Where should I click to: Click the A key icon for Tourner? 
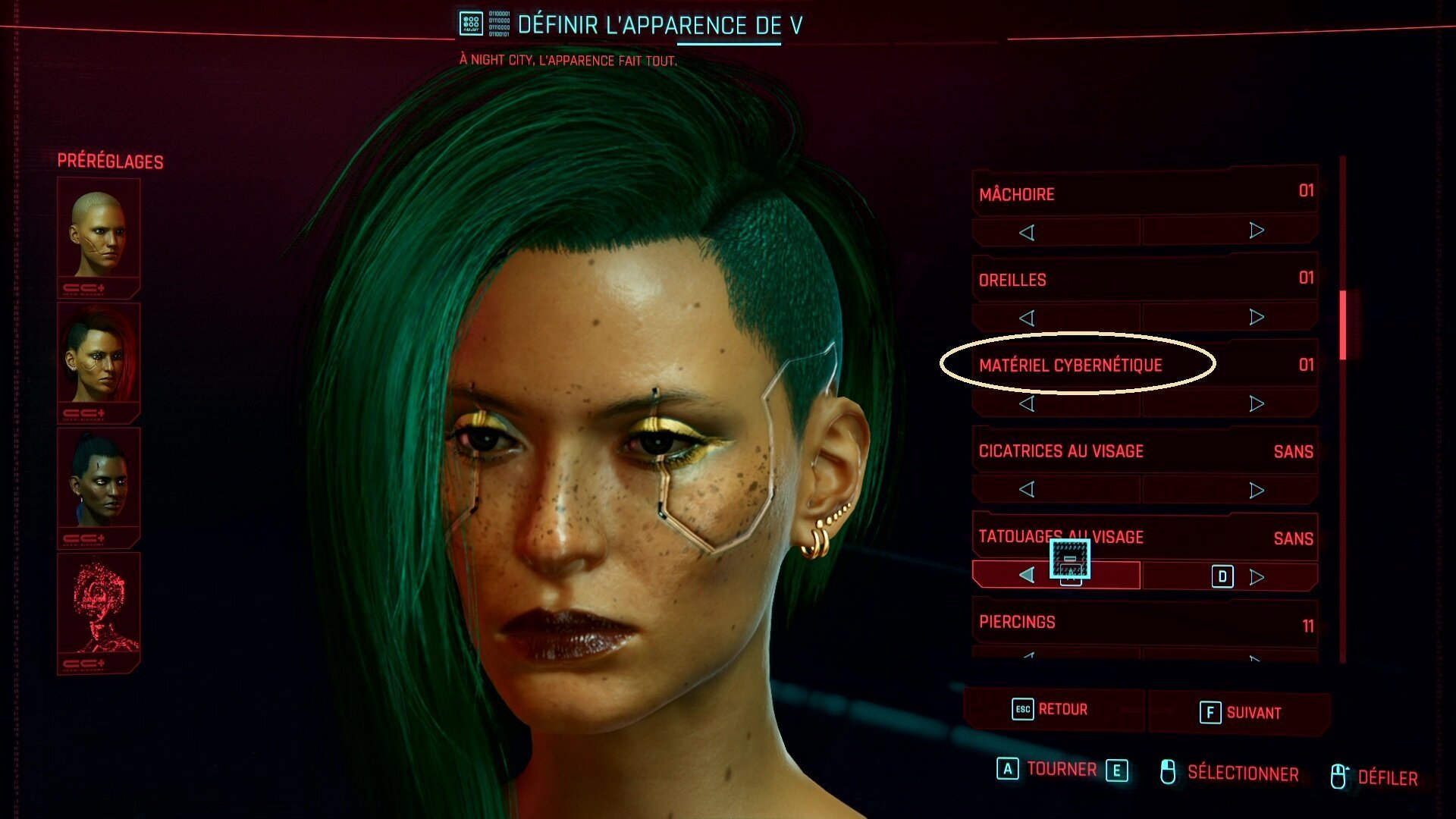coord(1006,770)
